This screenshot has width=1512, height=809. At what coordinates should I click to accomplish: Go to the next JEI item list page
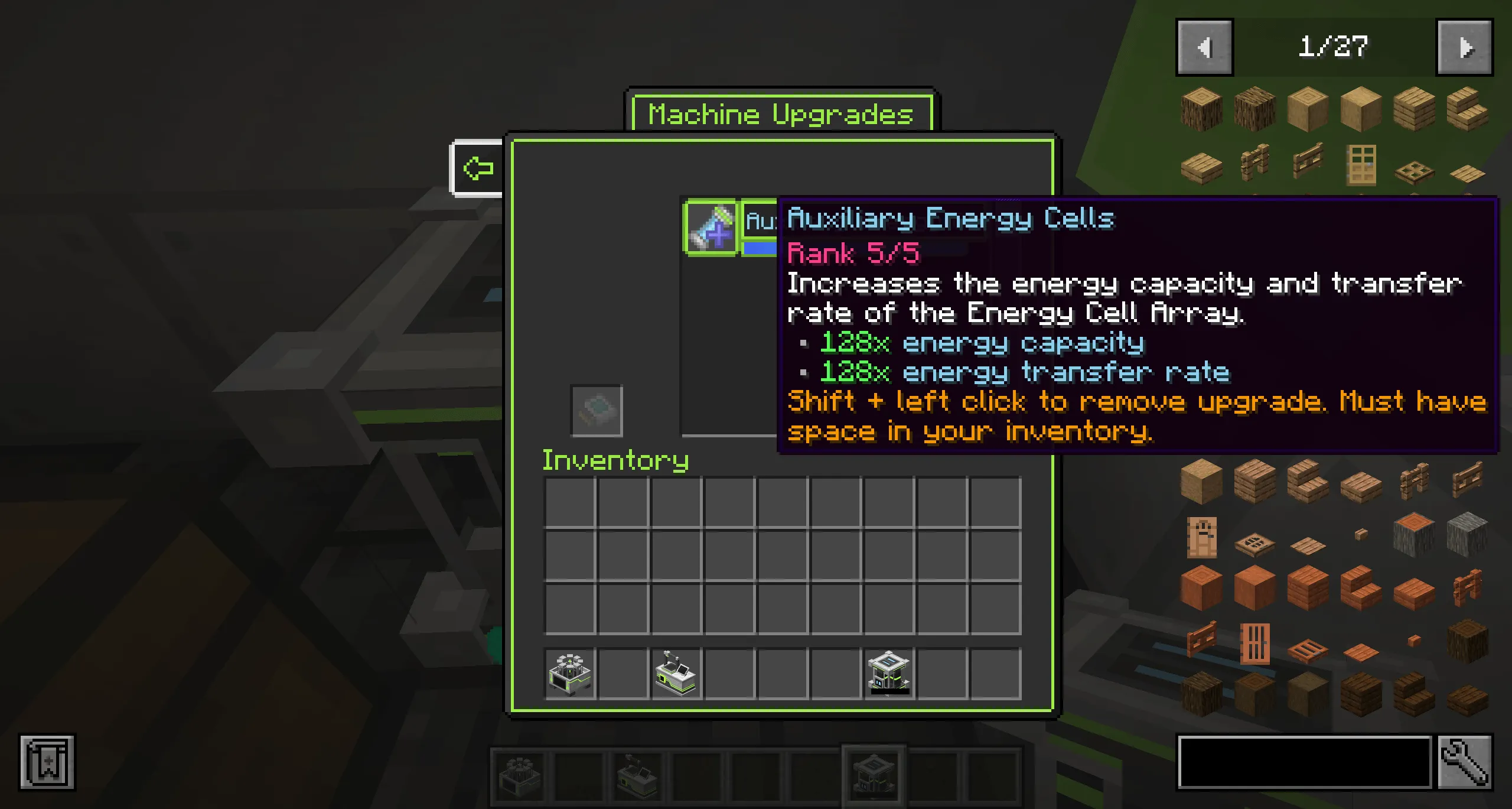click(1465, 47)
